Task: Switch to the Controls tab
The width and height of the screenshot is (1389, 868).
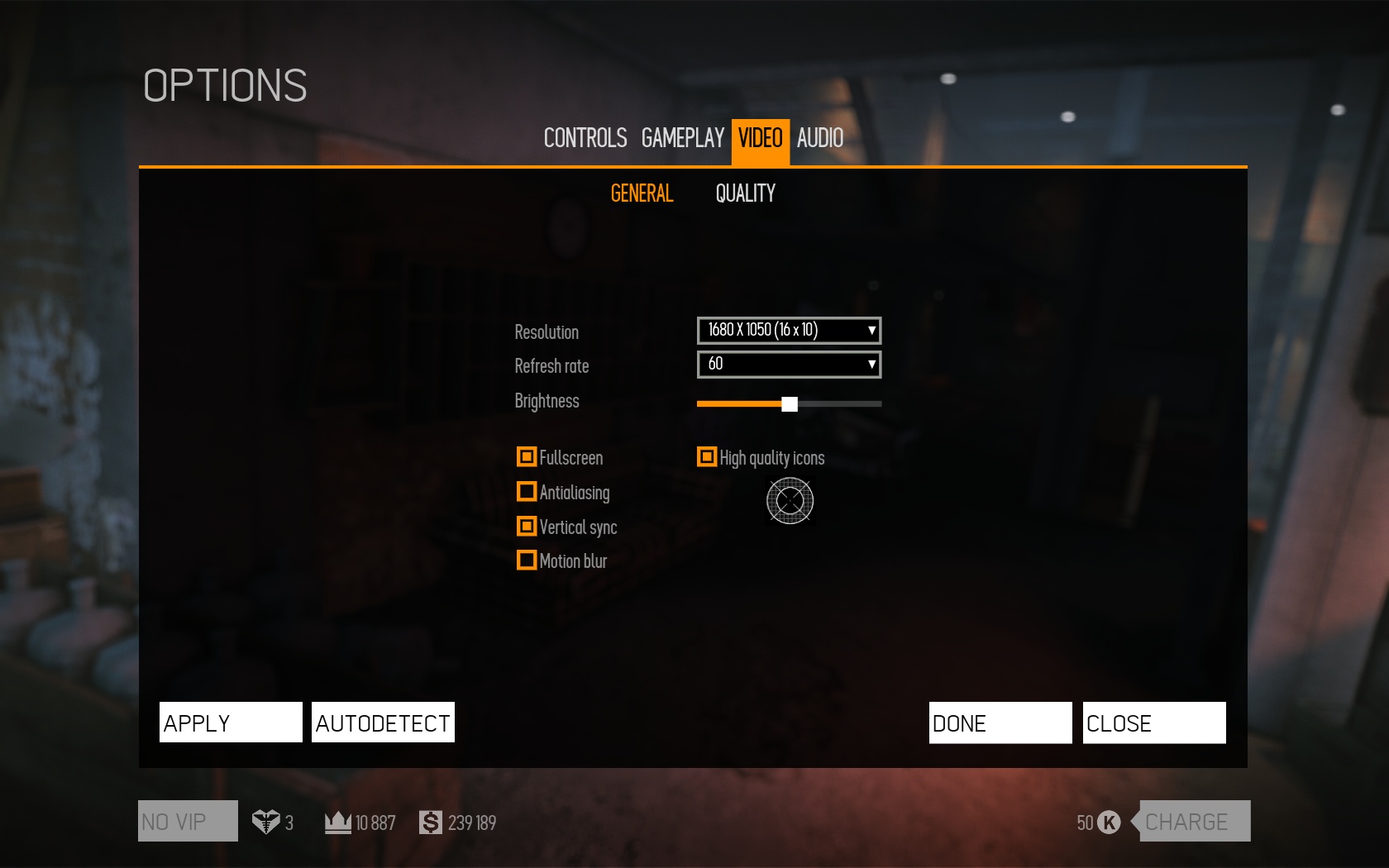Action: click(x=585, y=138)
